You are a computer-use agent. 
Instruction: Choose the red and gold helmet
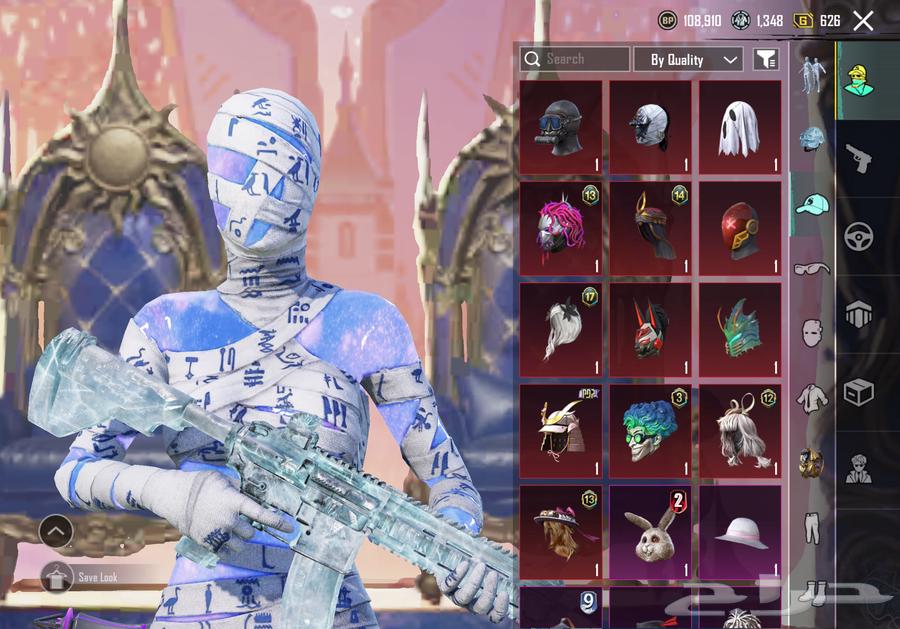tap(739, 228)
